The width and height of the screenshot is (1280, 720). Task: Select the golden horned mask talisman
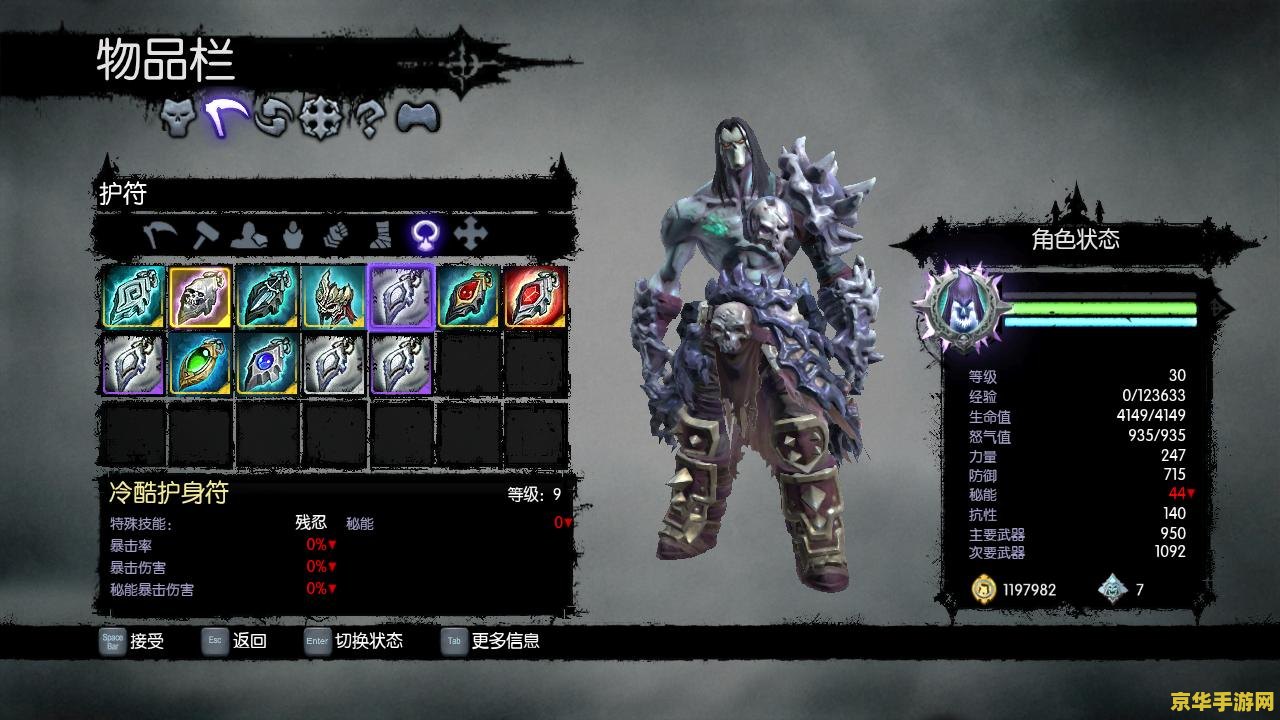tap(334, 297)
